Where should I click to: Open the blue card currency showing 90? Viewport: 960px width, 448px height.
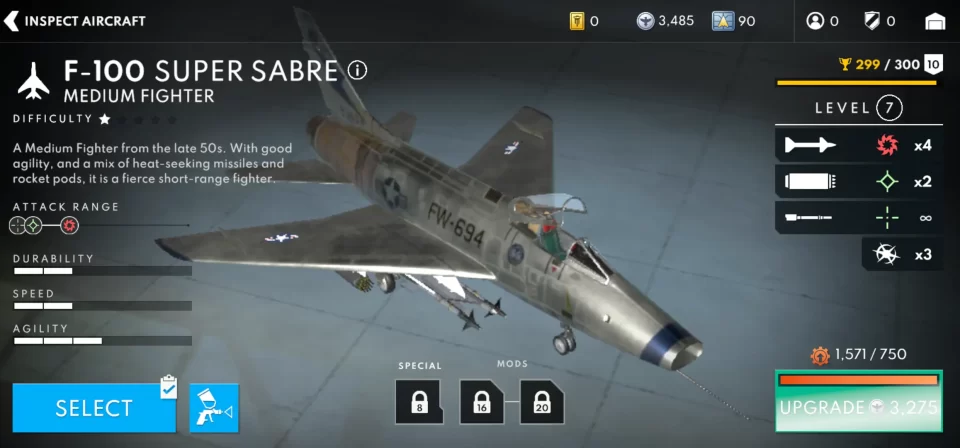[x=734, y=21]
